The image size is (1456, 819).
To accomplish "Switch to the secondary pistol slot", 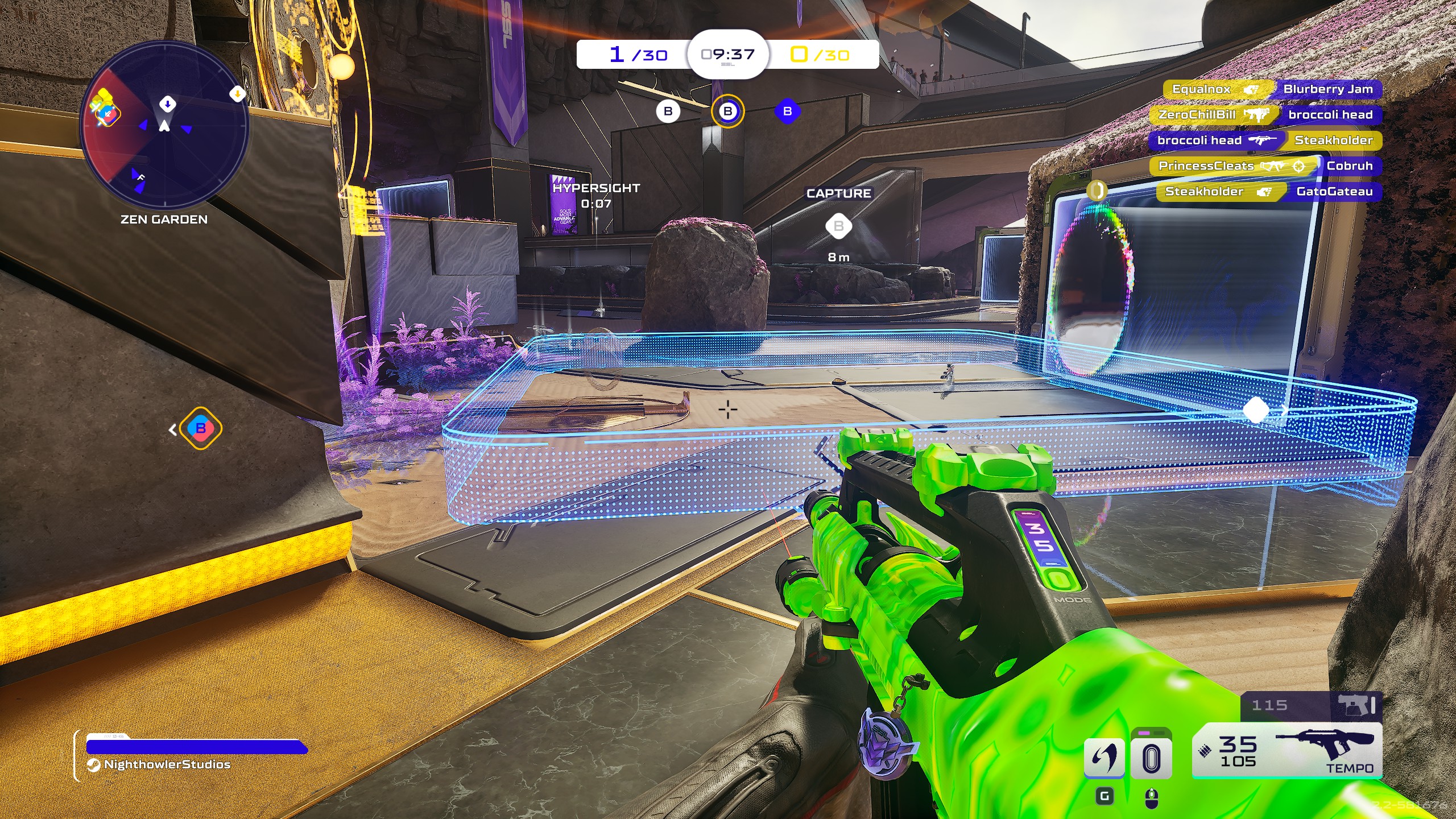I will coord(1310,706).
